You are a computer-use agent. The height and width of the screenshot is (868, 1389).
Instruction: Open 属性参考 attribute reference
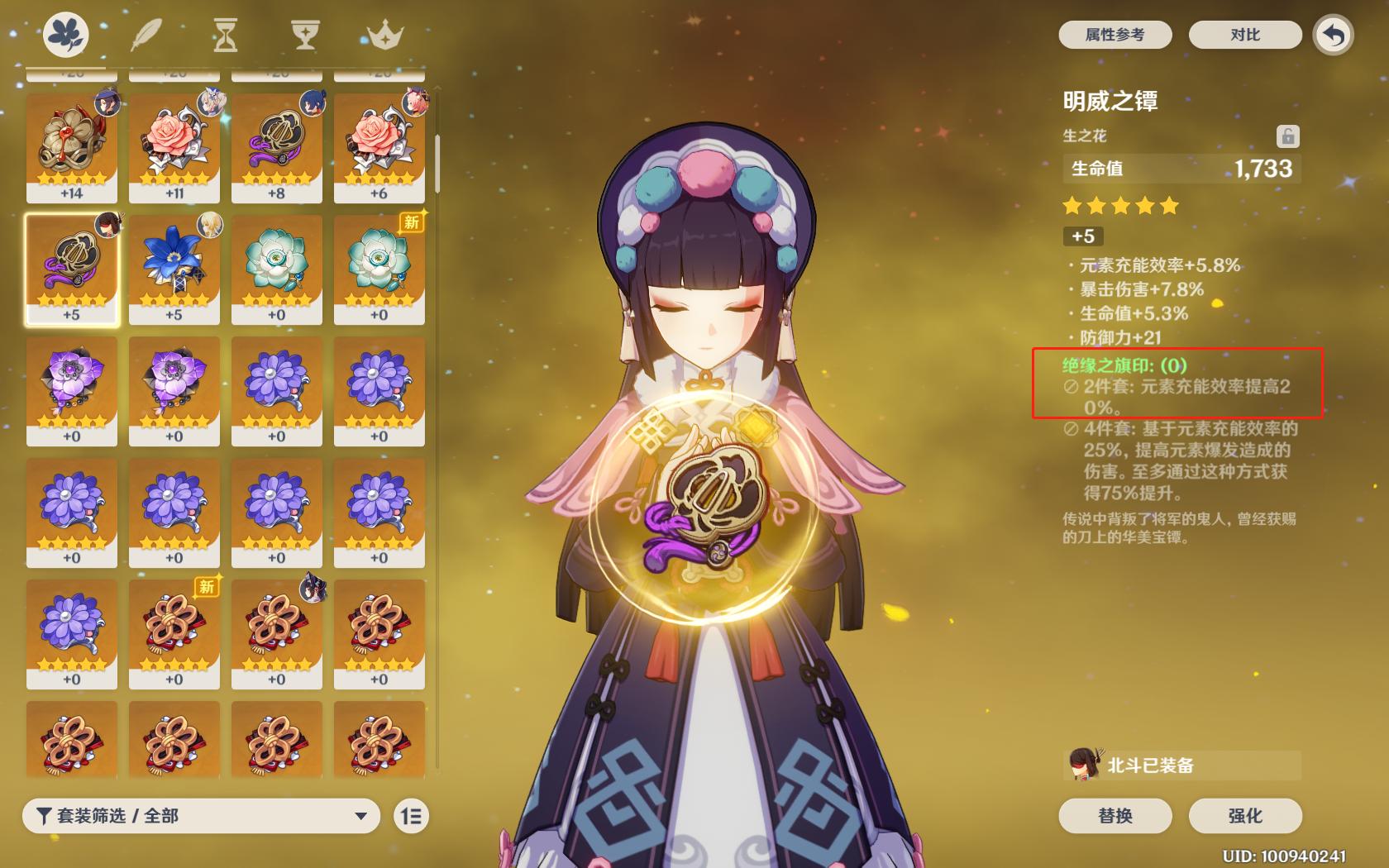pos(1115,35)
